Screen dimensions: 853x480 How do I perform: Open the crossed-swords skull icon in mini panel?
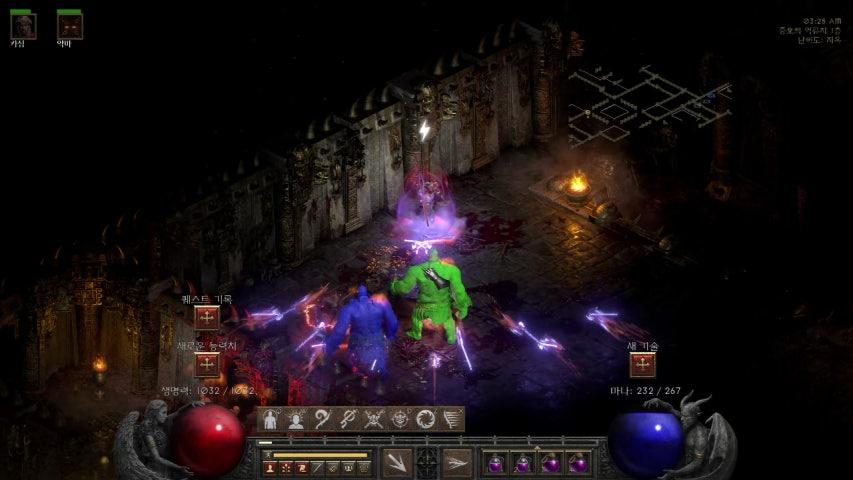(374, 419)
